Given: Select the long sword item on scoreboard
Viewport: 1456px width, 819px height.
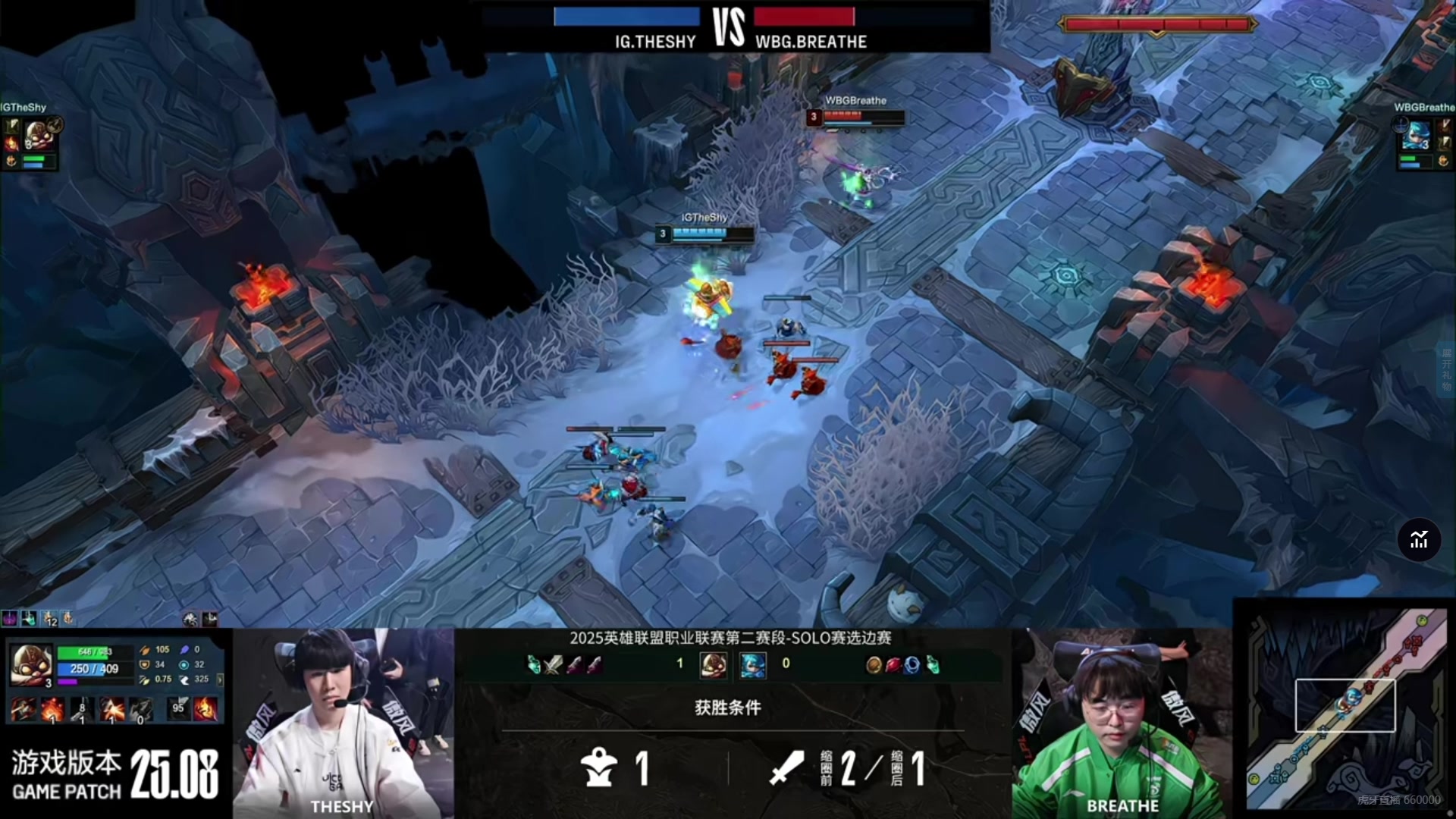Looking at the screenshot, I should [x=554, y=665].
